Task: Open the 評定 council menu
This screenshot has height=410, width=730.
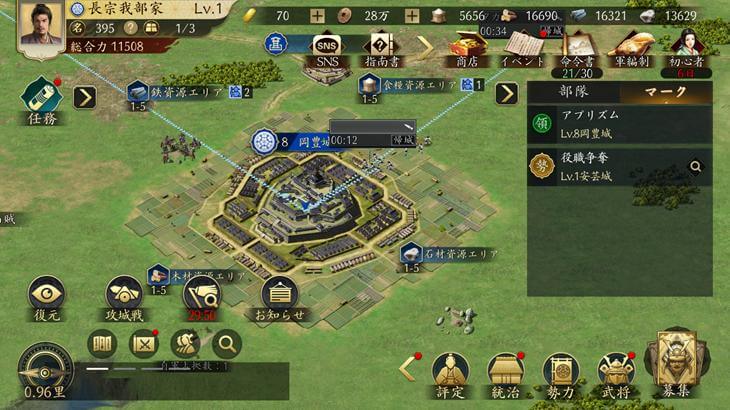Action: click(x=450, y=375)
